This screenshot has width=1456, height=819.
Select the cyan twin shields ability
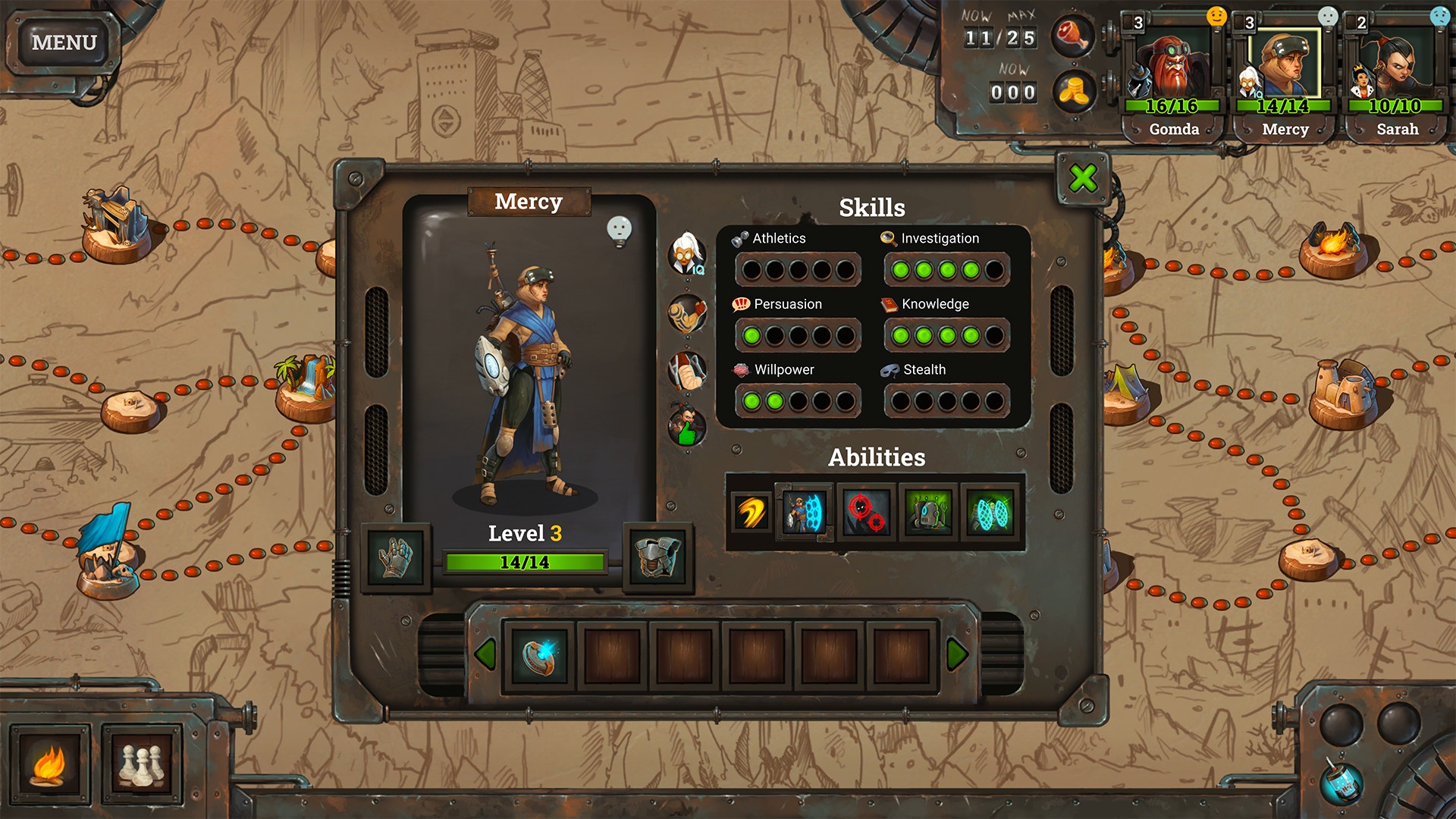[x=991, y=513]
